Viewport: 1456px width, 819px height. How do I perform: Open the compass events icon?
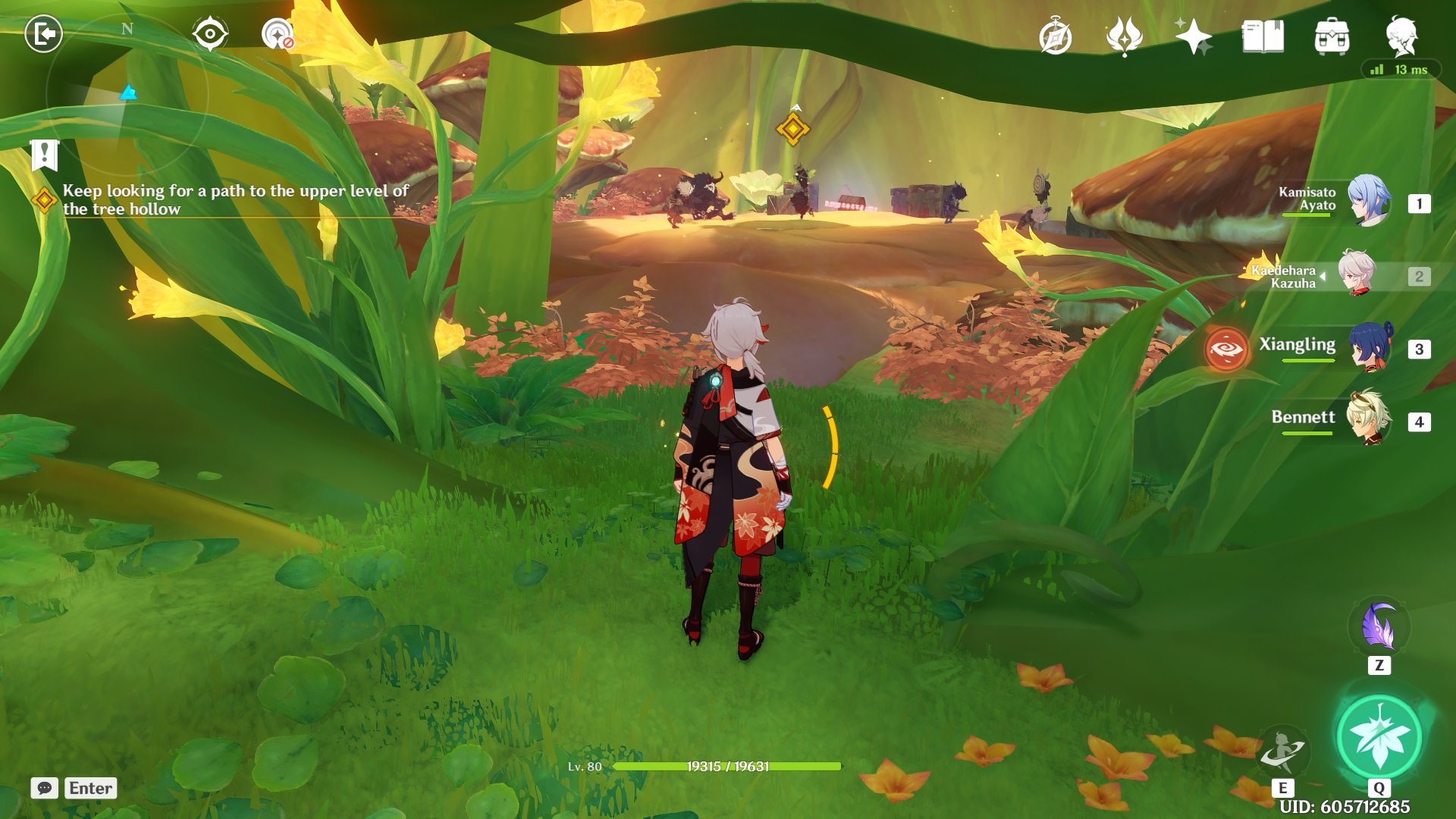pyautogui.click(x=1055, y=37)
